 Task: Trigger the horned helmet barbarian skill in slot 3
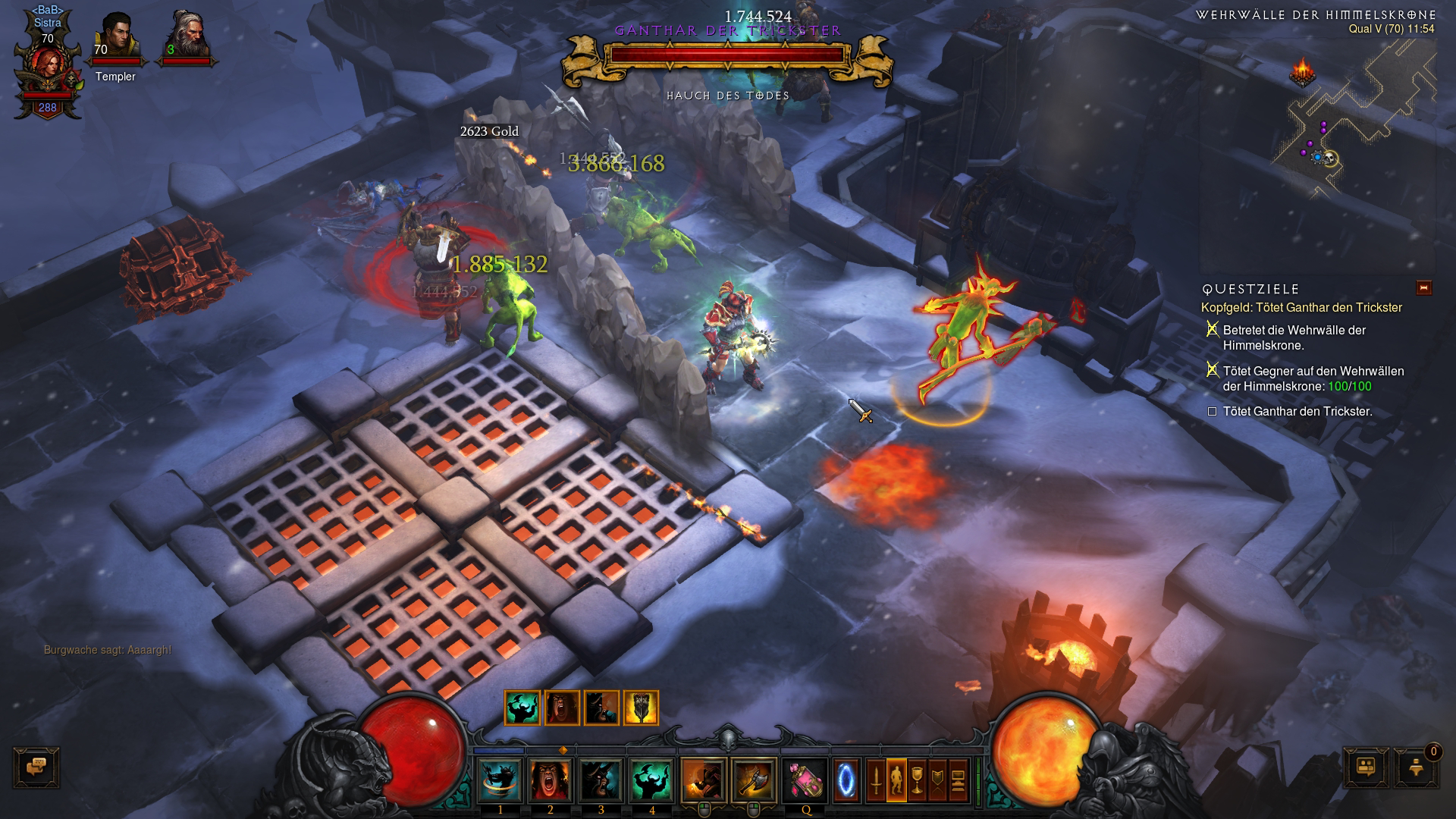[x=601, y=780]
